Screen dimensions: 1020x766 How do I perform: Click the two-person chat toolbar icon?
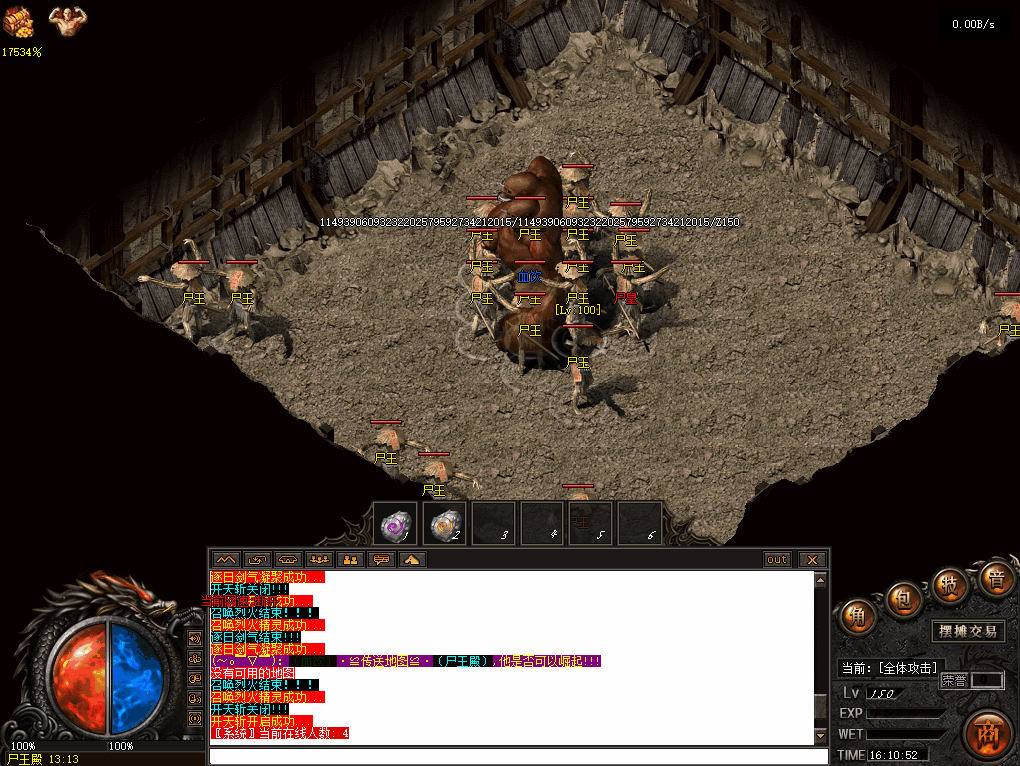(349, 560)
